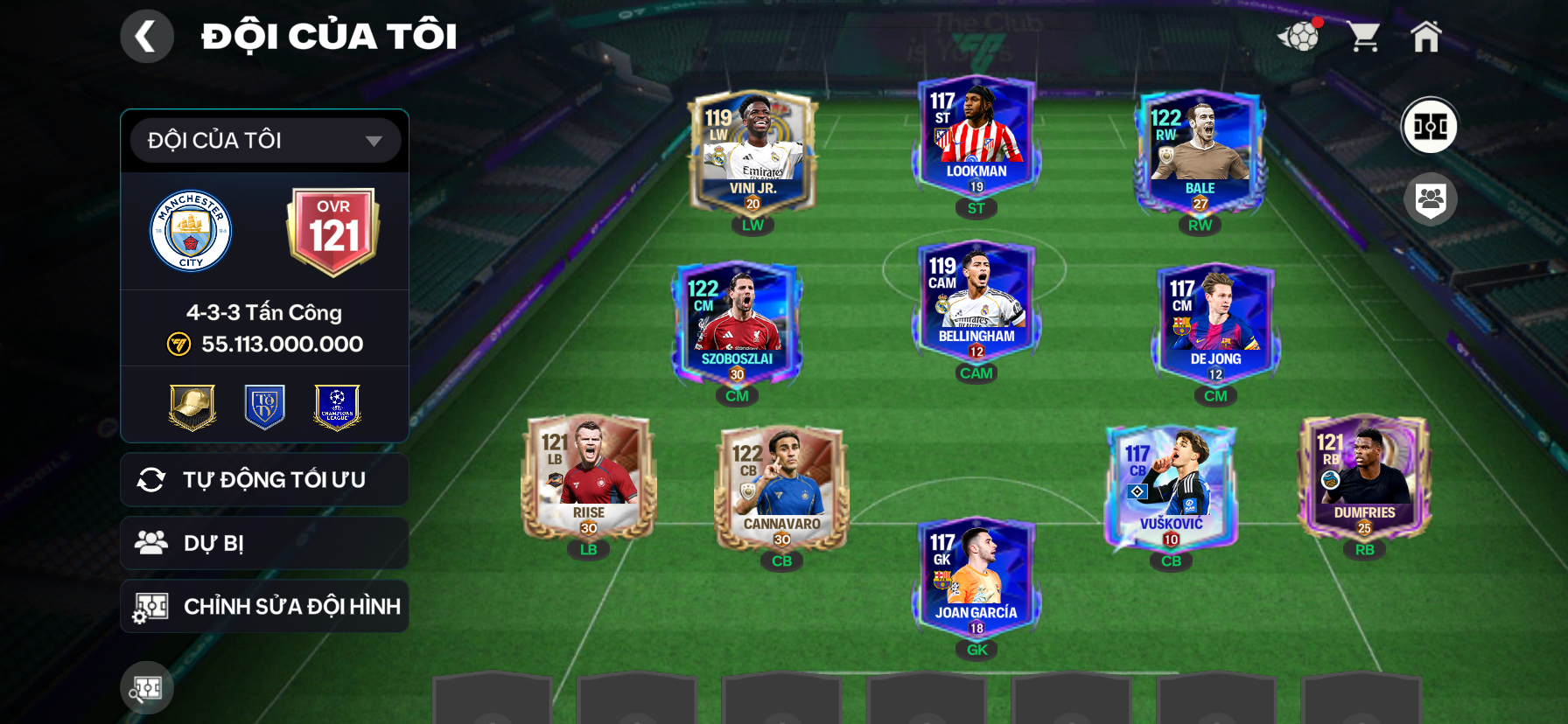1568x724 pixels.
Task: Select the Vini Jr. LW card
Action: pyautogui.click(x=752, y=154)
